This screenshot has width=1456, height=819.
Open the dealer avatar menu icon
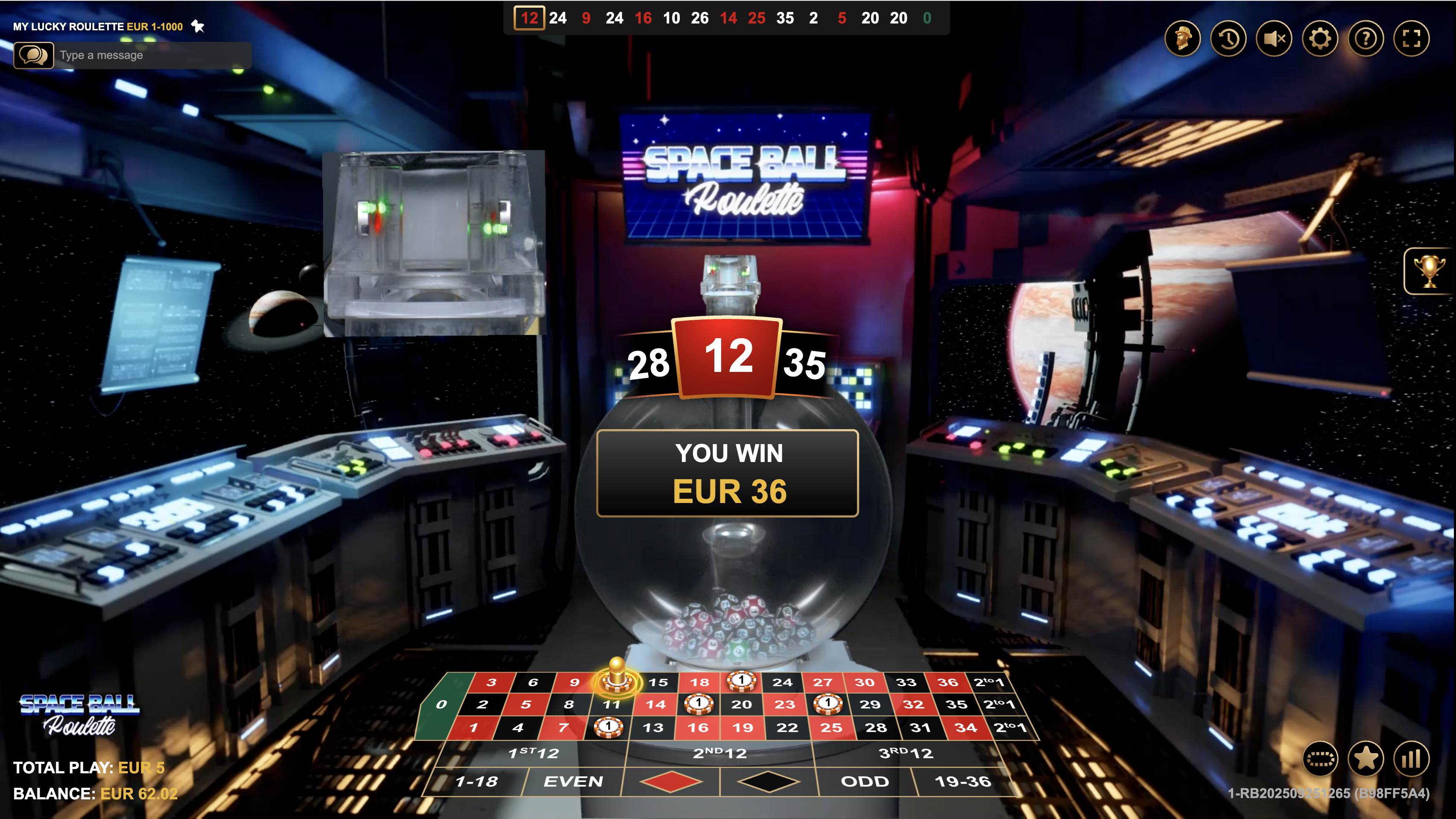[1183, 38]
